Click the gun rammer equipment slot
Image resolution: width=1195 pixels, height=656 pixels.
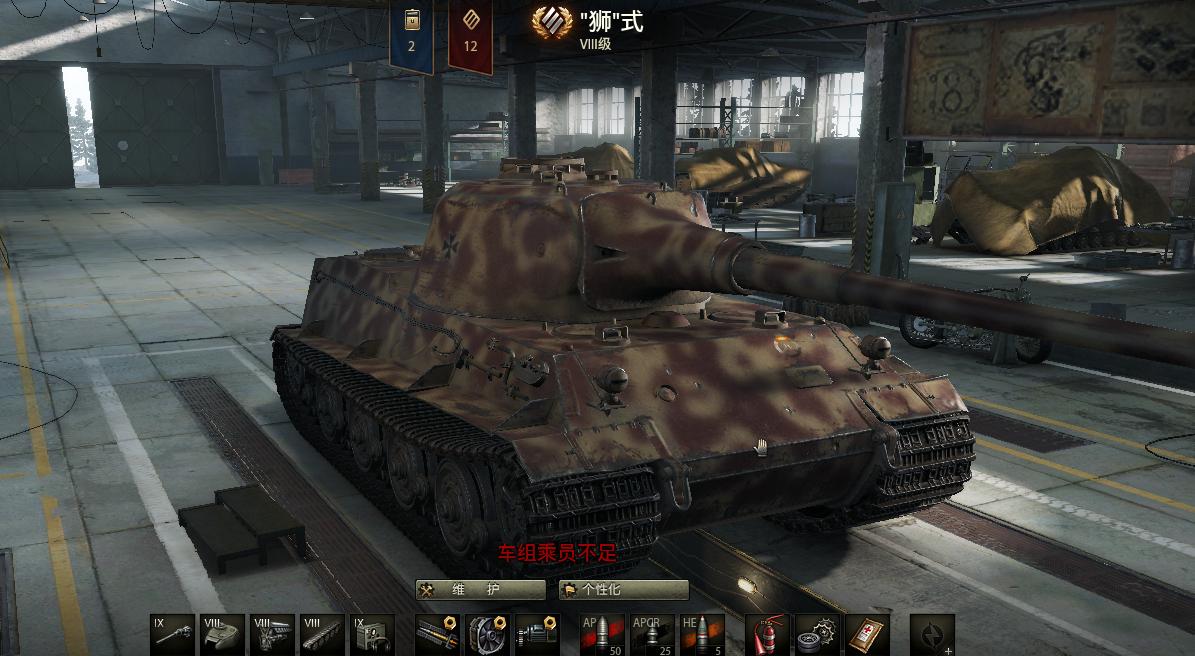coord(437,635)
